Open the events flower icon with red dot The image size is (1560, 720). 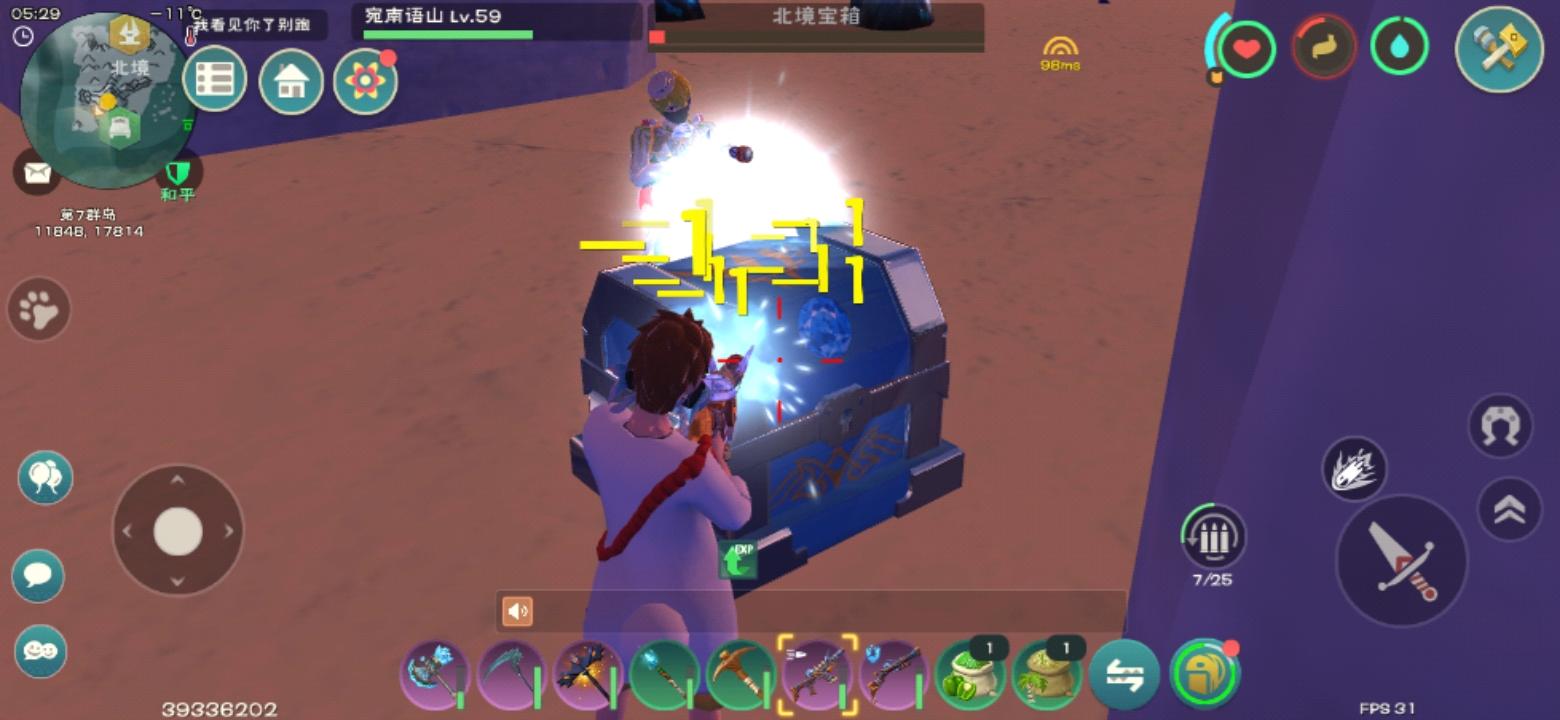click(x=367, y=79)
